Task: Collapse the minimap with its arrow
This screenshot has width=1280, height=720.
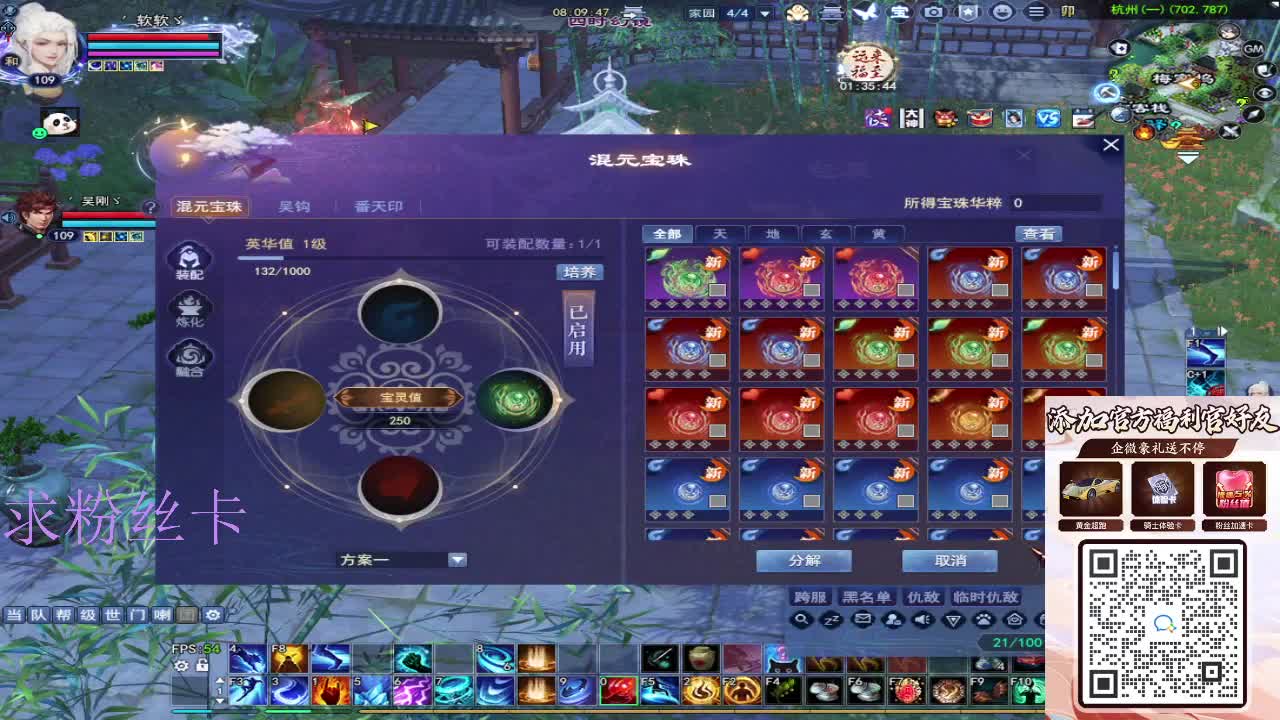Action: (1189, 158)
